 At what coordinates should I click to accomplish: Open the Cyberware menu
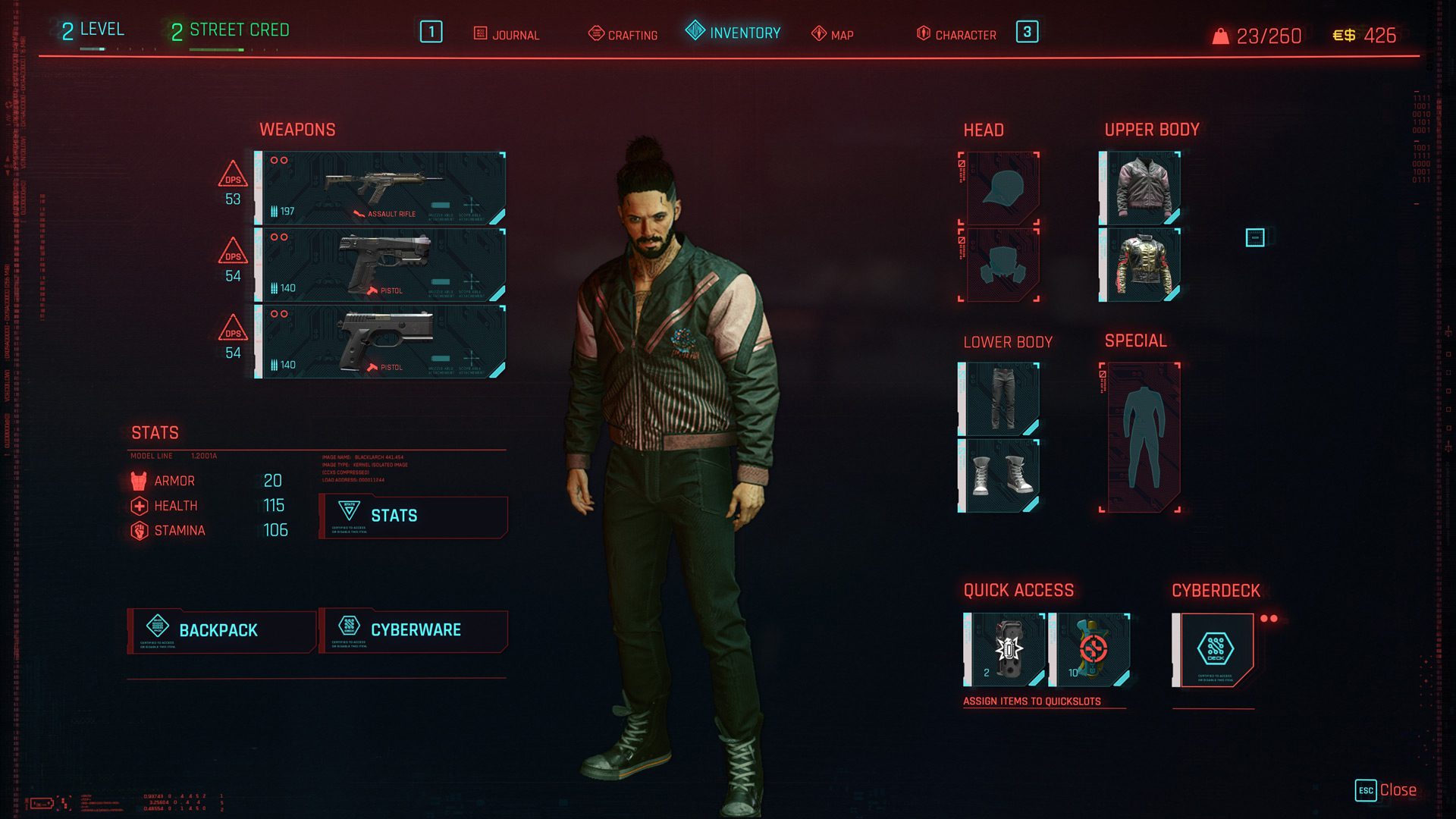[x=413, y=630]
